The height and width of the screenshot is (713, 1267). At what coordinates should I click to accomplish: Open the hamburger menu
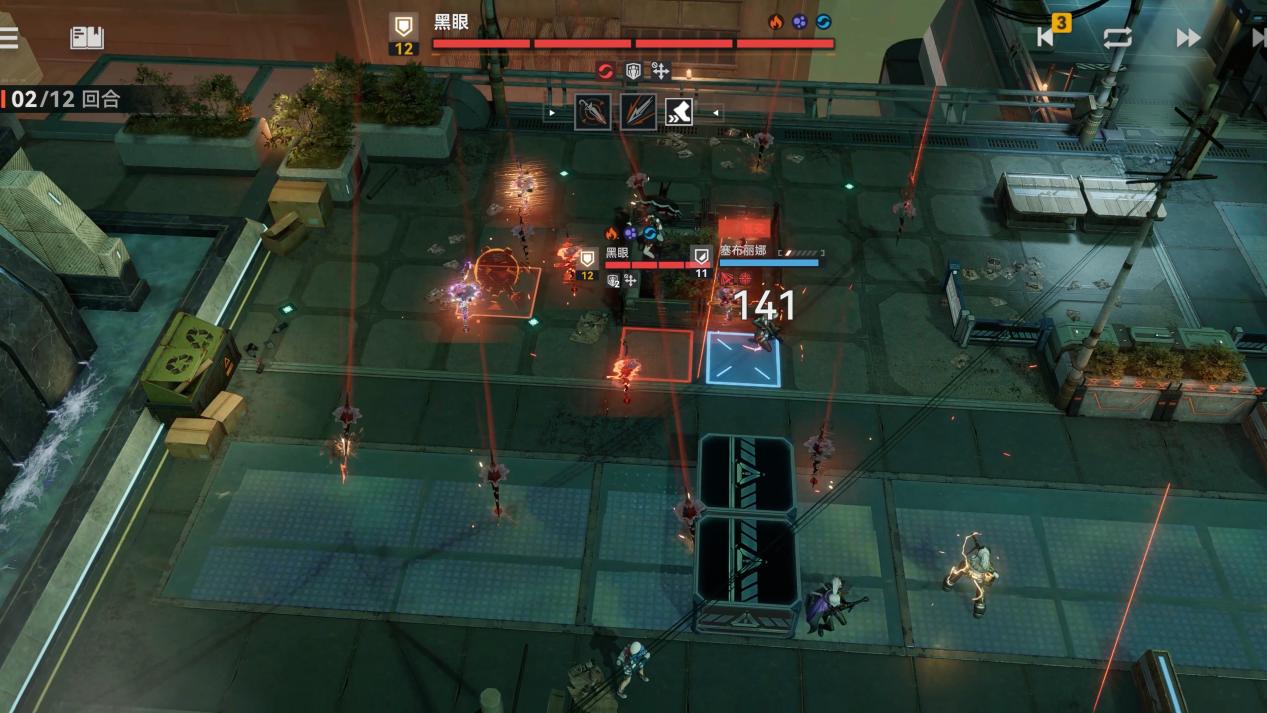(9, 38)
